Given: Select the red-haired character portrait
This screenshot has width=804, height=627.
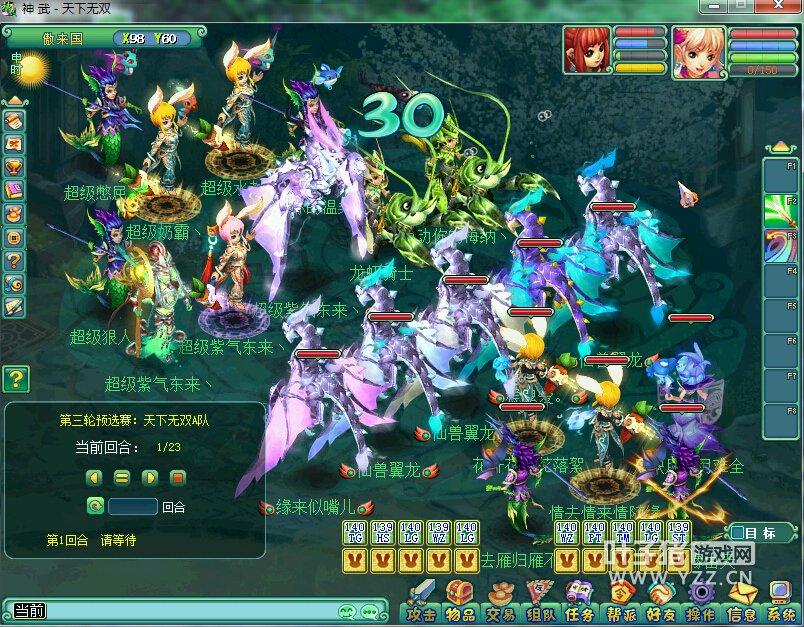Looking at the screenshot, I should point(587,50).
